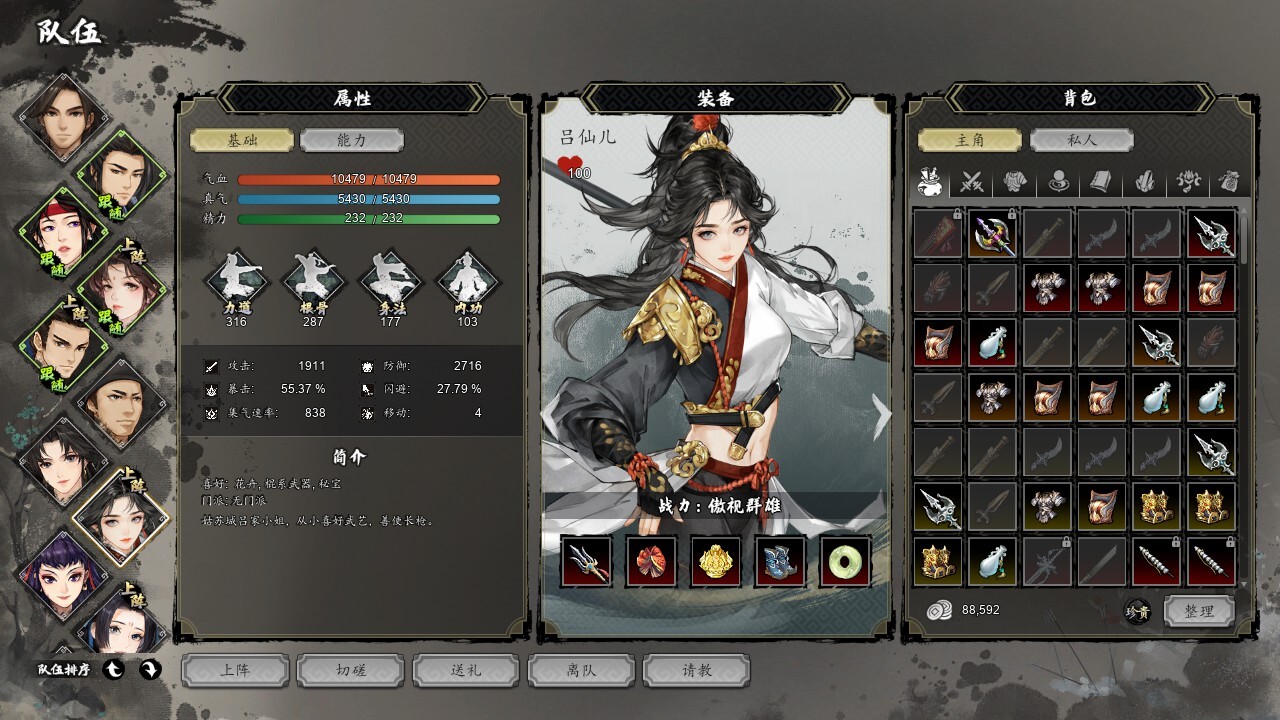Click the equipped red hair ornament slot
The width and height of the screenshot is (1280, 720).
(x=651, y=561)
